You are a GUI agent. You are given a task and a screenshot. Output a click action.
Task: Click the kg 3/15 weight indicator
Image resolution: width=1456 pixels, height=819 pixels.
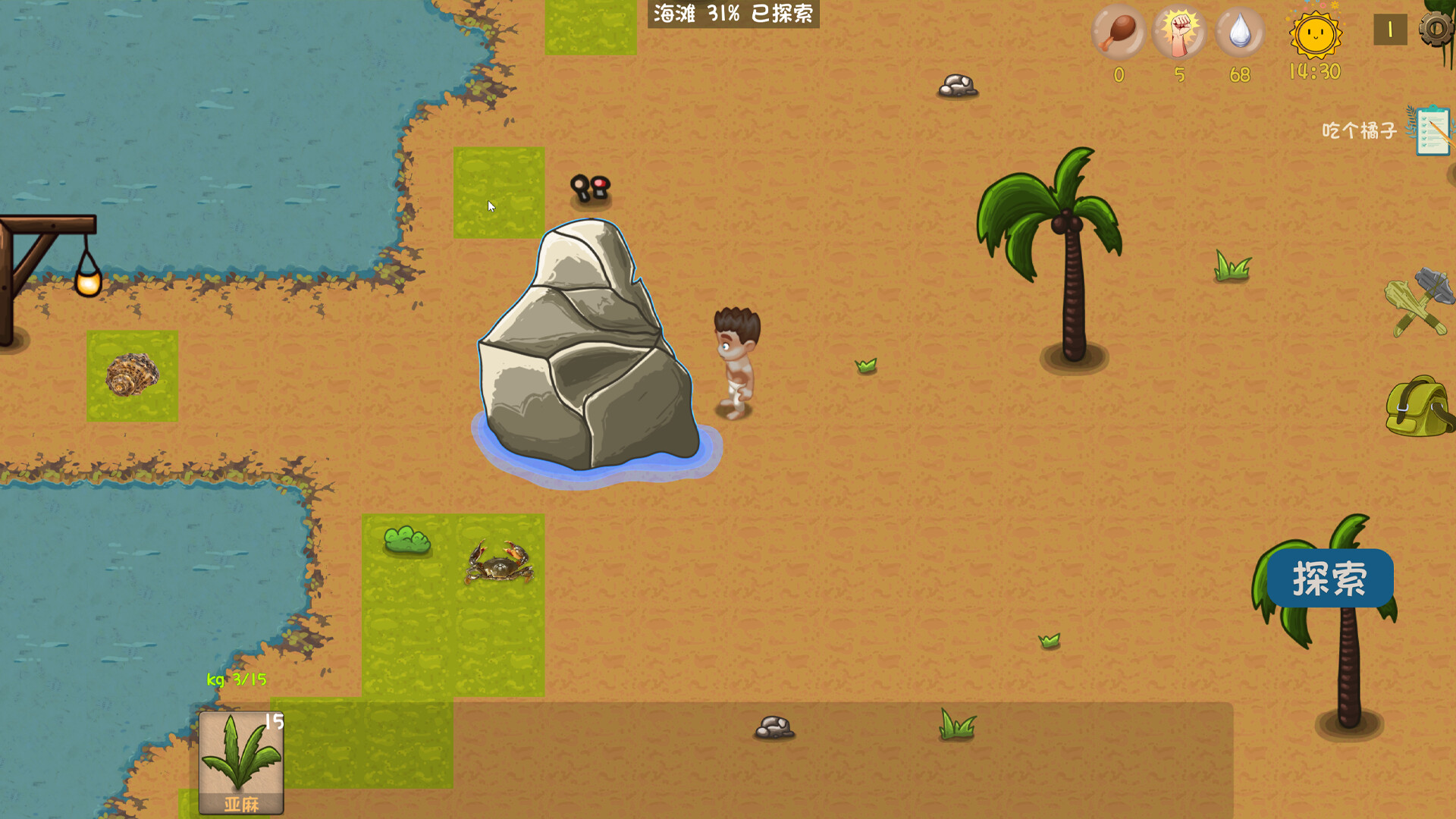coord(237,681)
